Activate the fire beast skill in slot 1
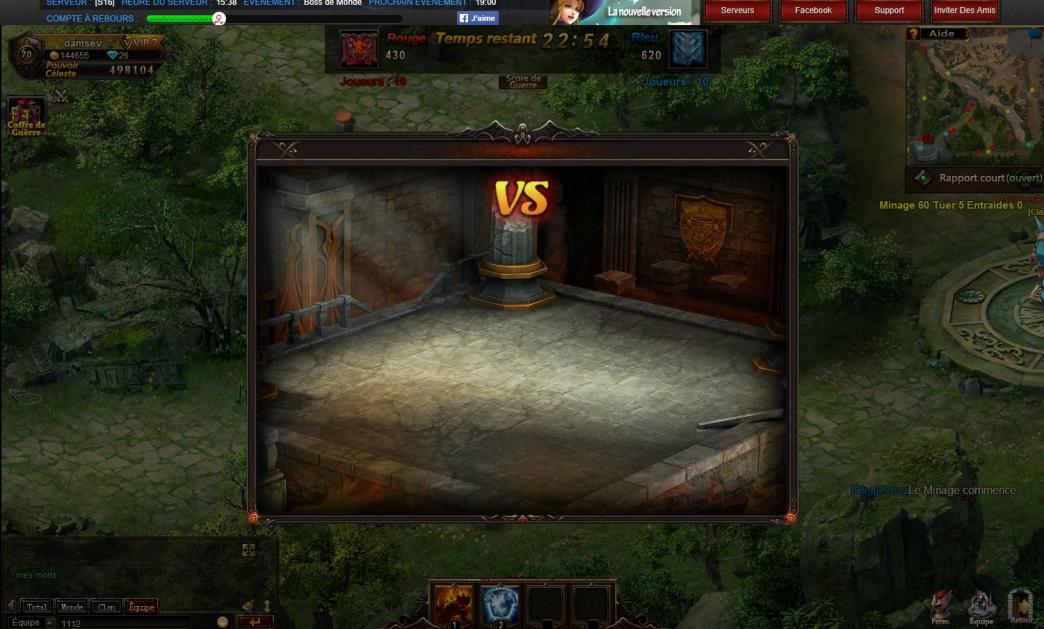This screenshot has width=1044, height=629. pos(454,605)
